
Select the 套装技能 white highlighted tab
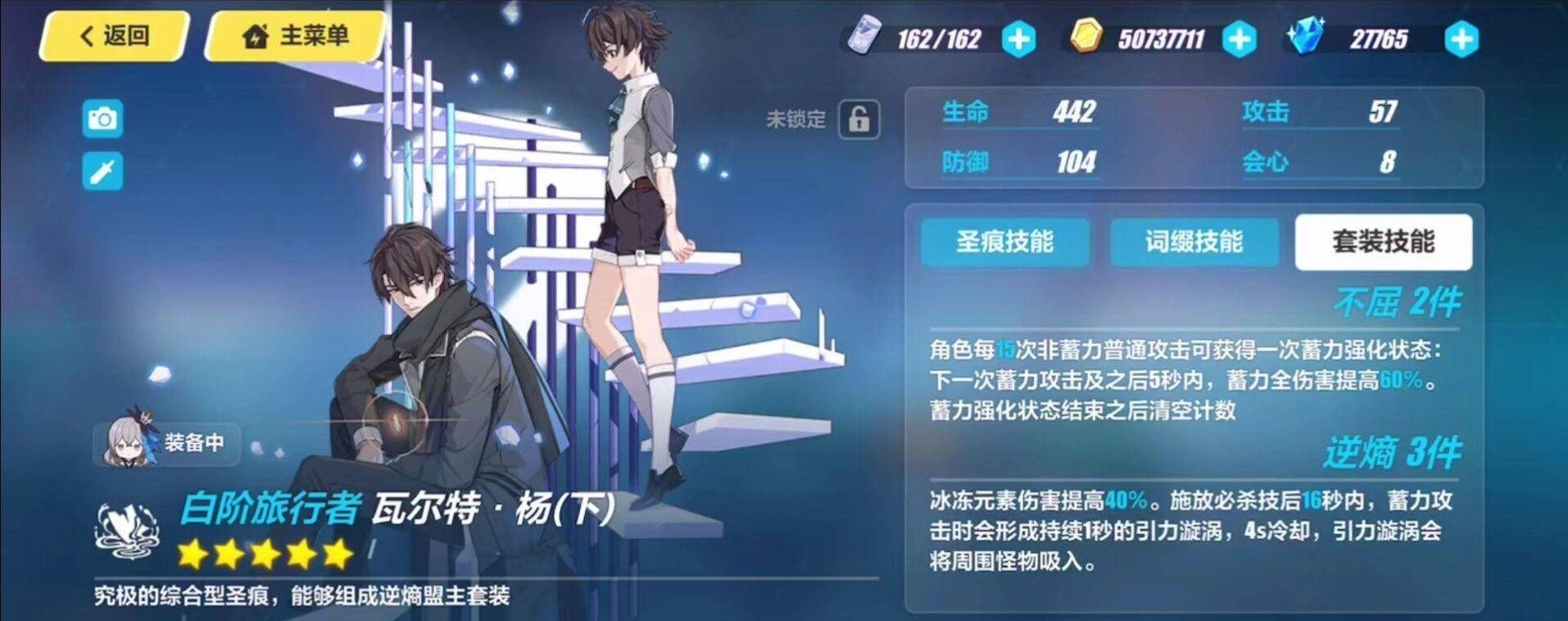point(1385,243)
